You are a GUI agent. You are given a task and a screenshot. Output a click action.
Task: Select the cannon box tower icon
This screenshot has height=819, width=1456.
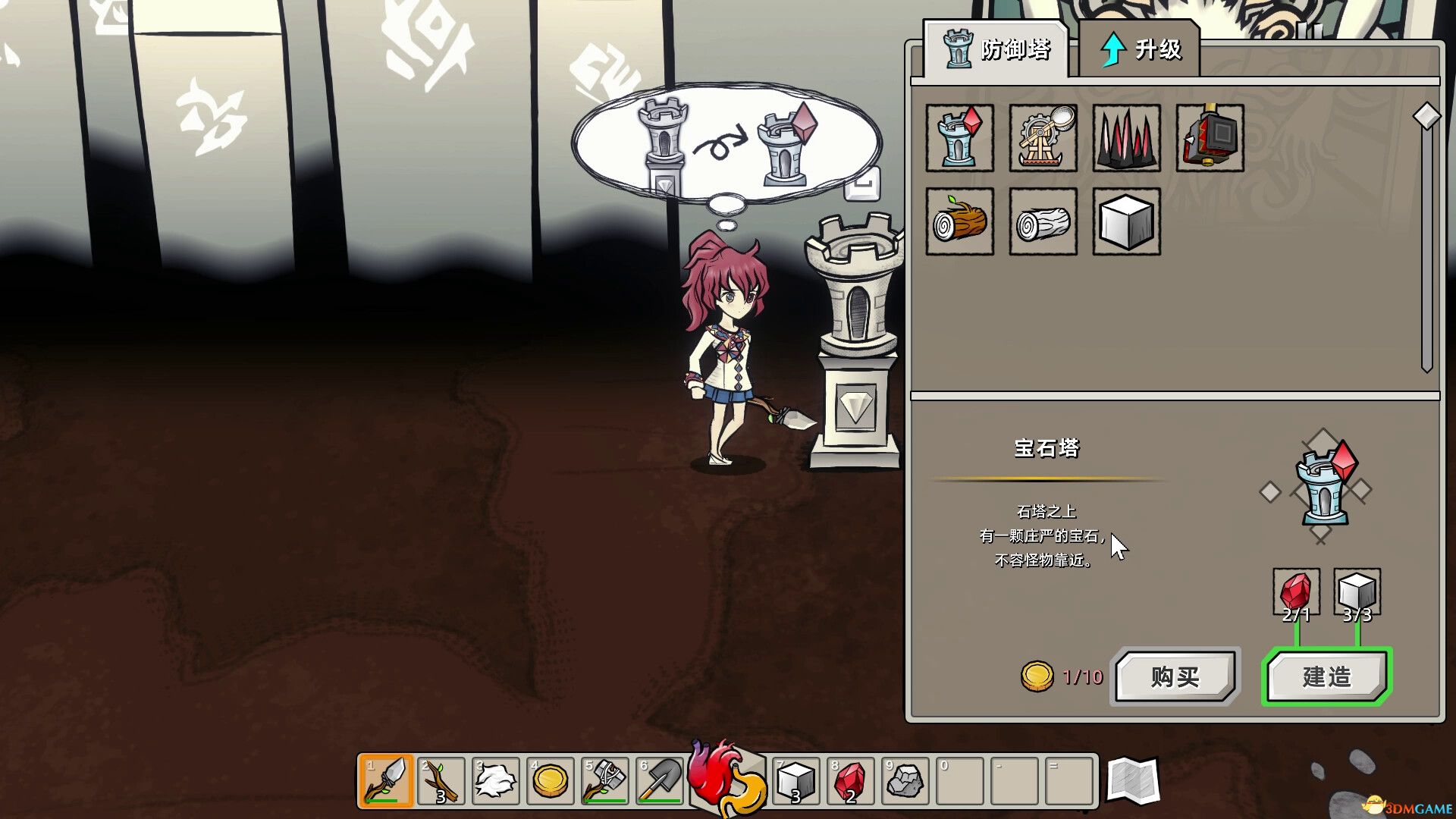click(1210, 139)
